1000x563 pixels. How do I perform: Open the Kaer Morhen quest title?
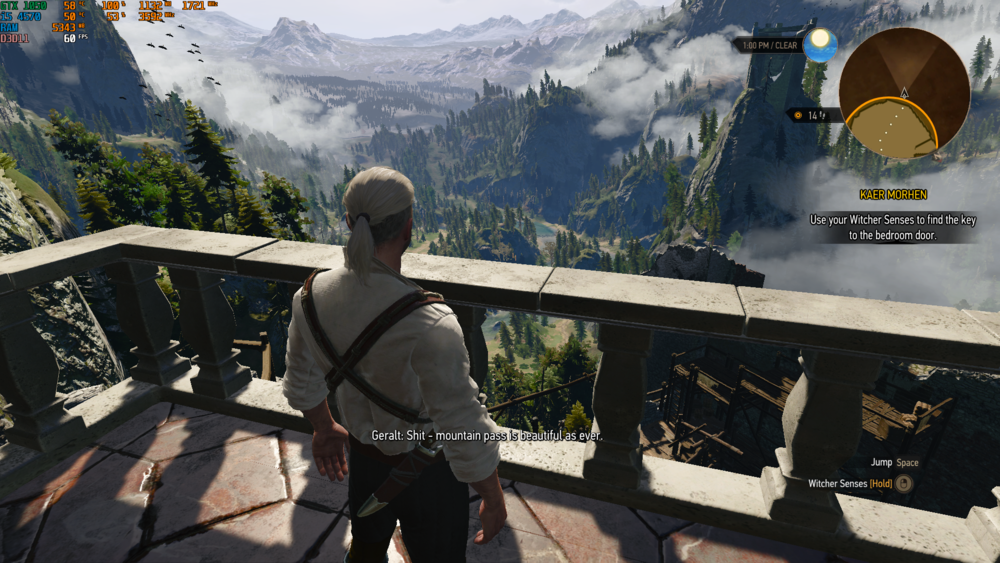click(x=892, y=194)
